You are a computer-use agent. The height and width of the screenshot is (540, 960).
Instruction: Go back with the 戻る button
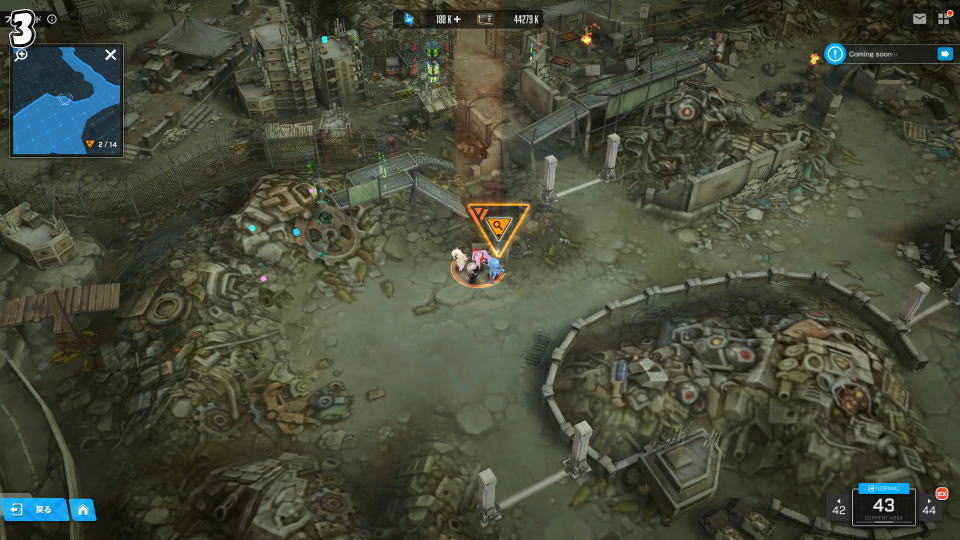tap(35, 510)
